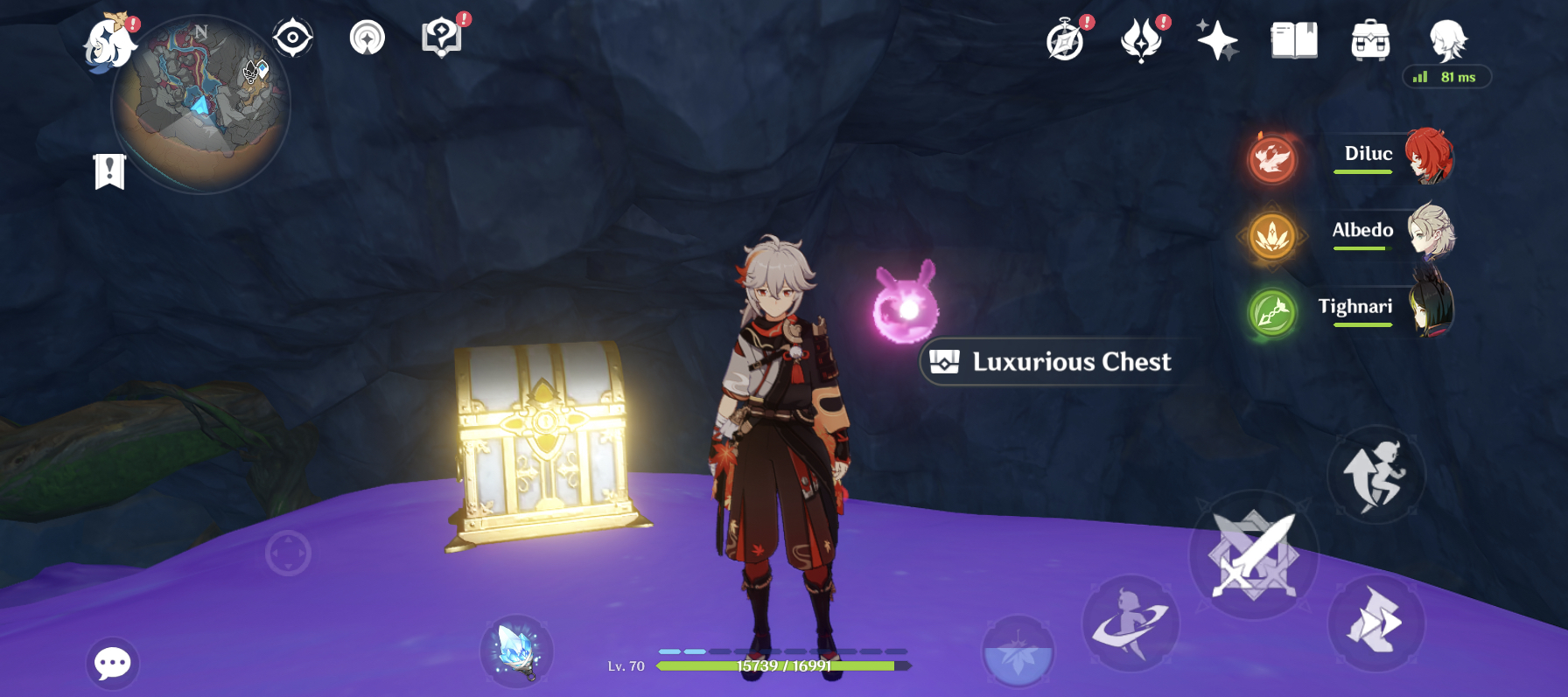
Task: Activate Elemental Sight
Action: point(292,38)
